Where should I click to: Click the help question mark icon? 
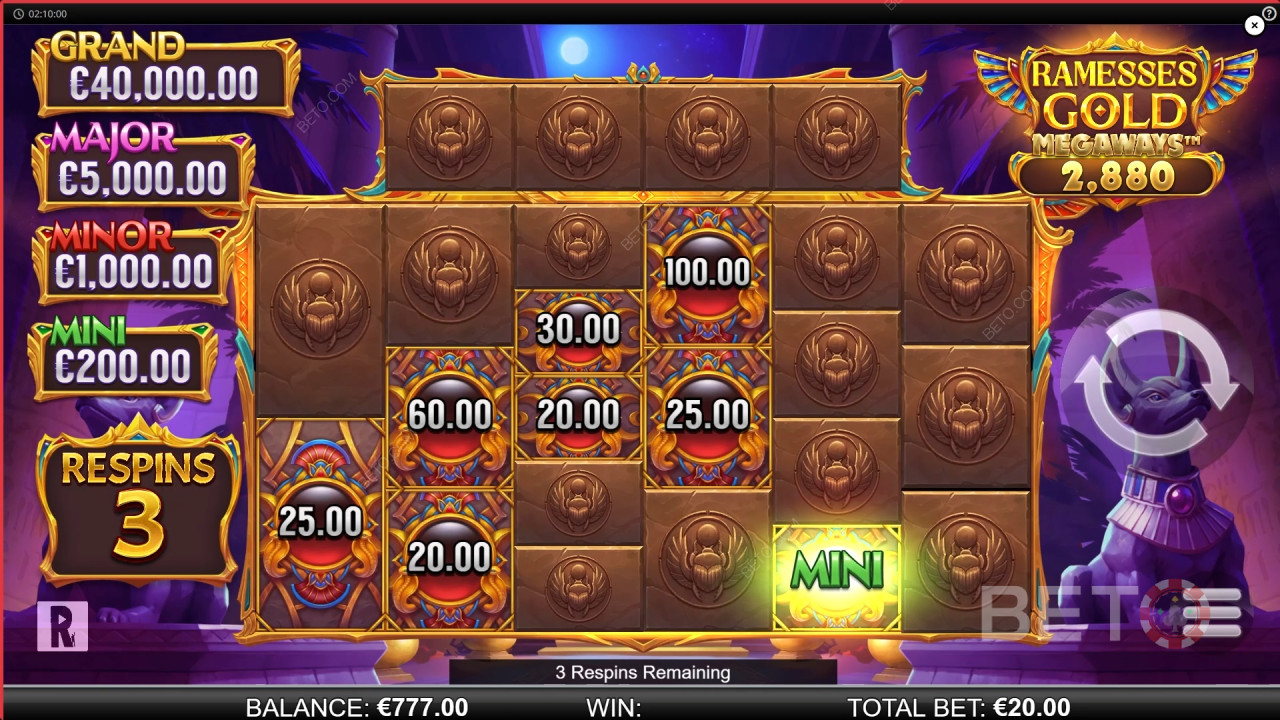point(1268,14)
